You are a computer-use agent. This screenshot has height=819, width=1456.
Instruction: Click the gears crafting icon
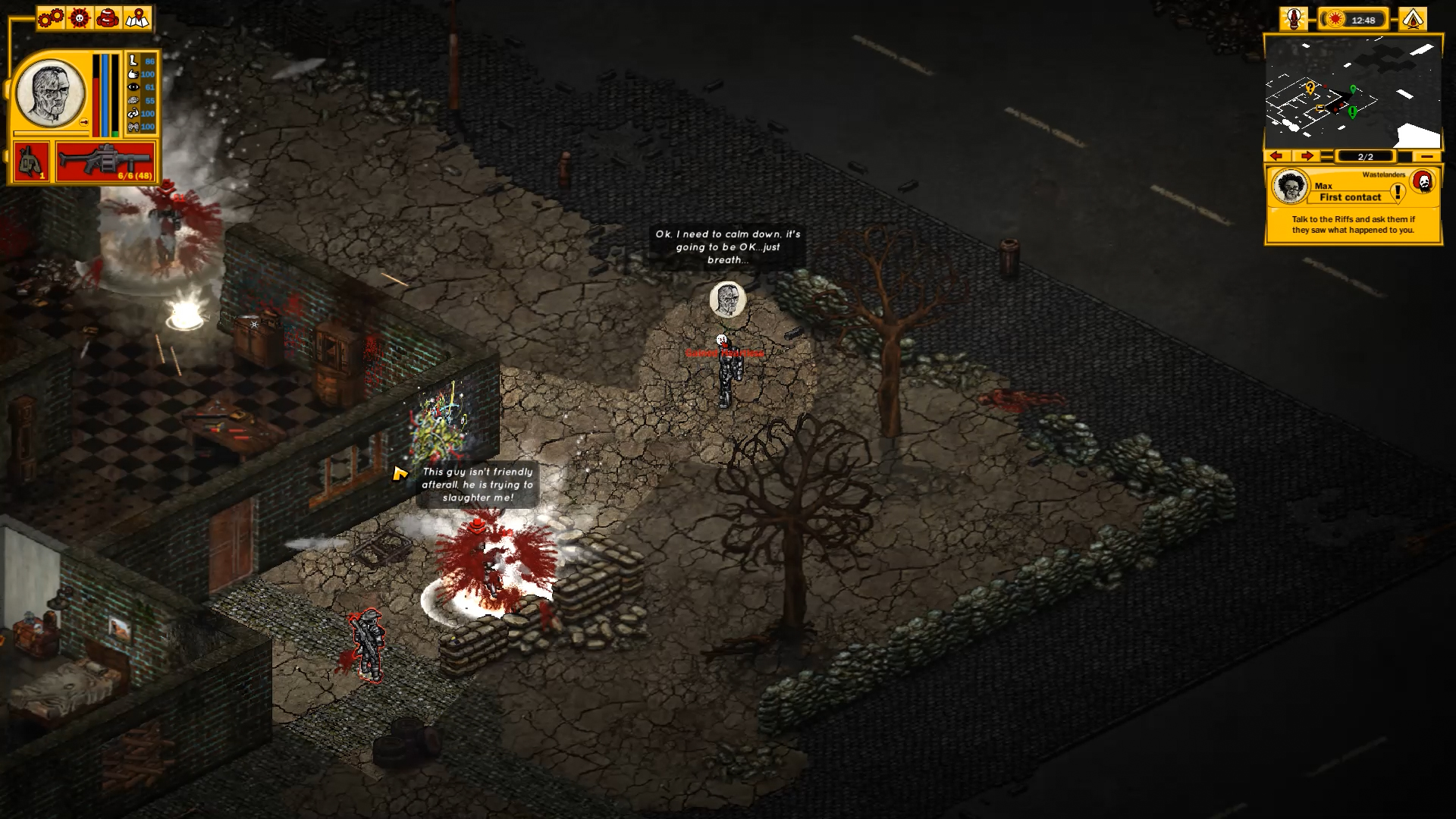pos(50,19)
